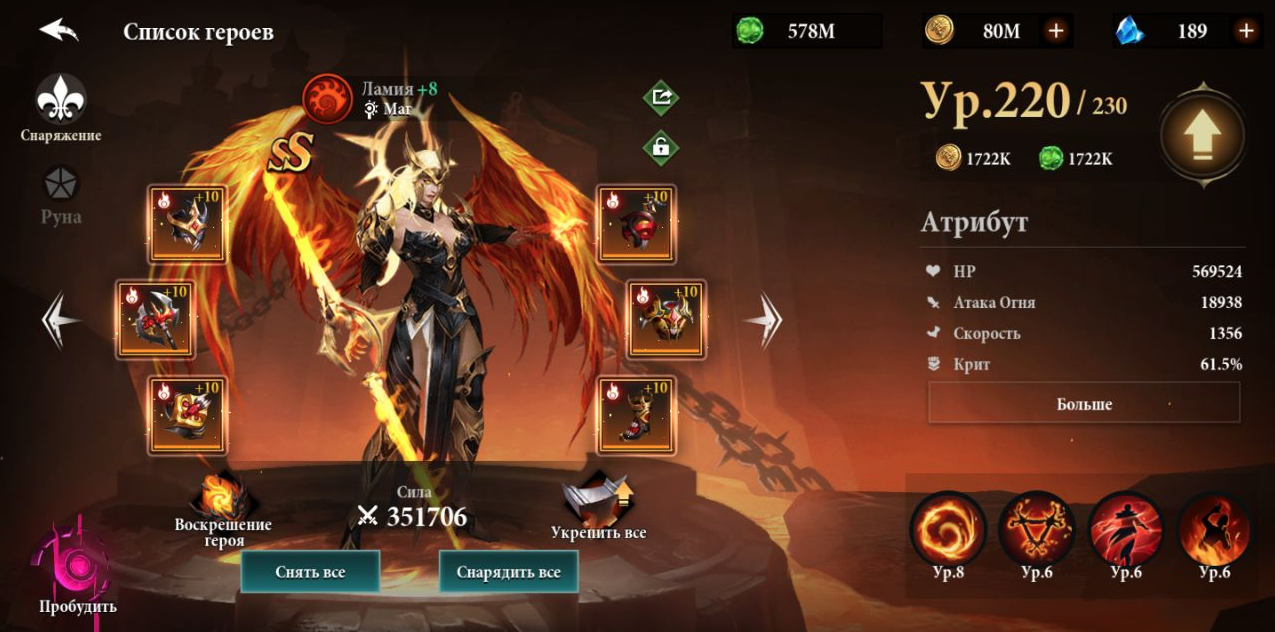Switch to the Снаряжение tab
1275x632 pixels.
coord(61,104)
